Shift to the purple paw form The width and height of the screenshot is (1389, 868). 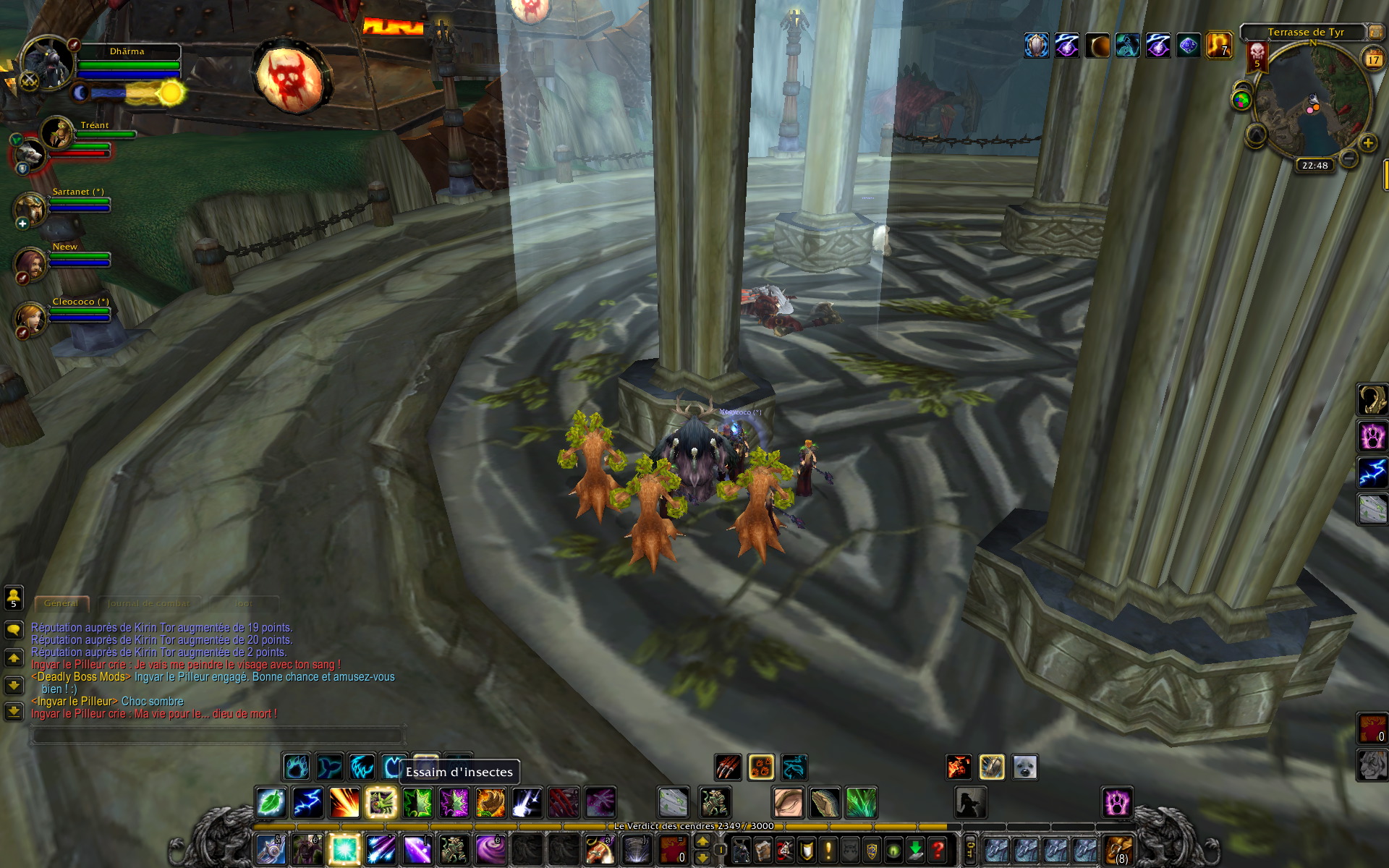pyautogui.click(x=1116, y=803)
